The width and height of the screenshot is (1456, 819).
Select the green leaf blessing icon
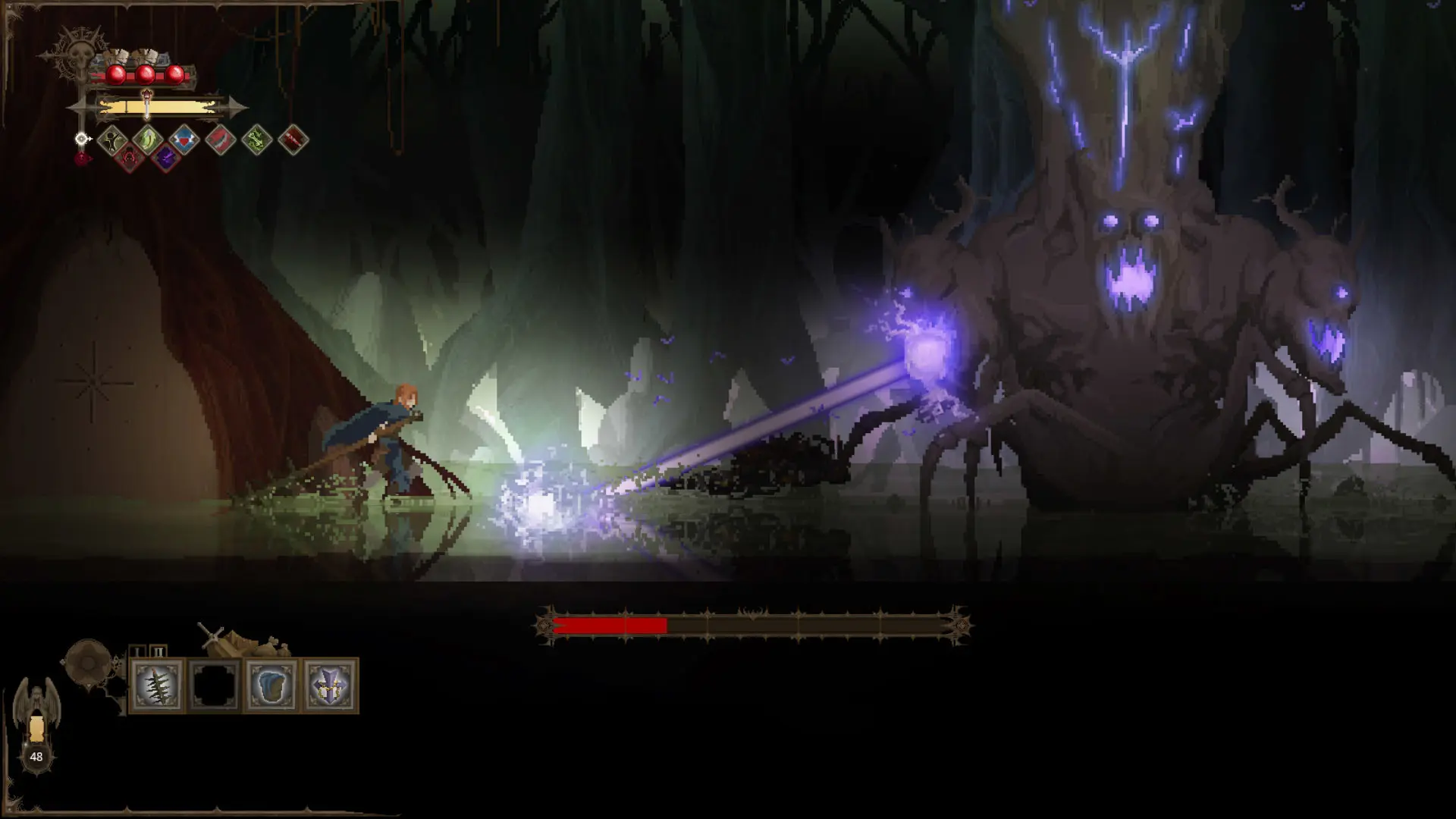[147, 140]
